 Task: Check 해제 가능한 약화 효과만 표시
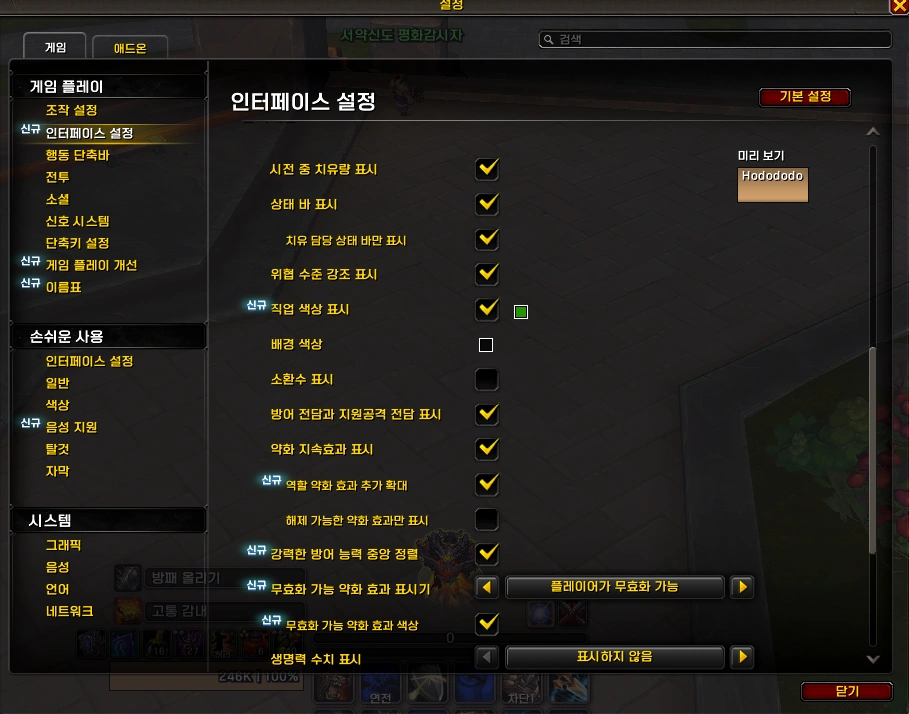487,520
